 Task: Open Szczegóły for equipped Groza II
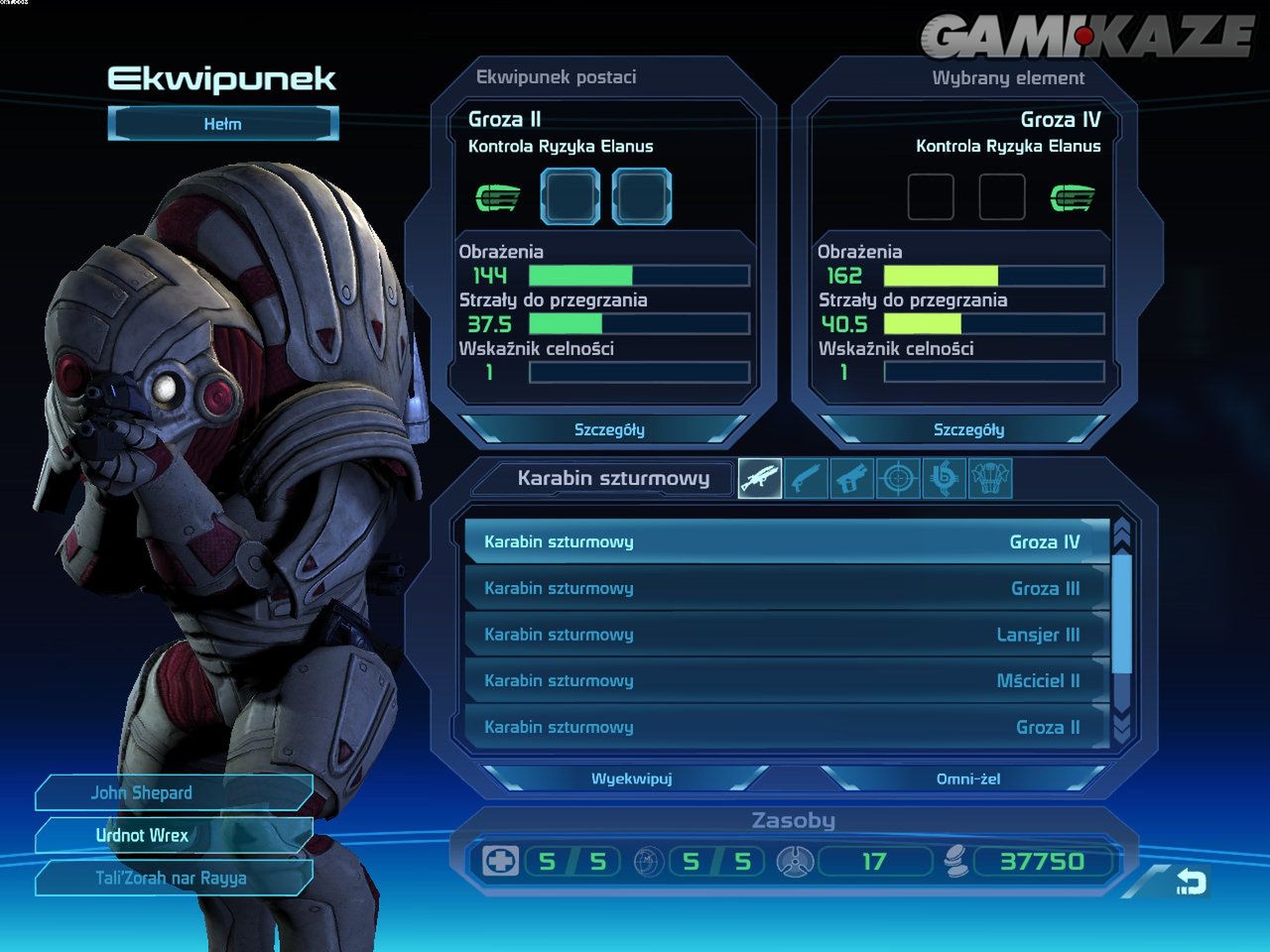coord(608,429)
